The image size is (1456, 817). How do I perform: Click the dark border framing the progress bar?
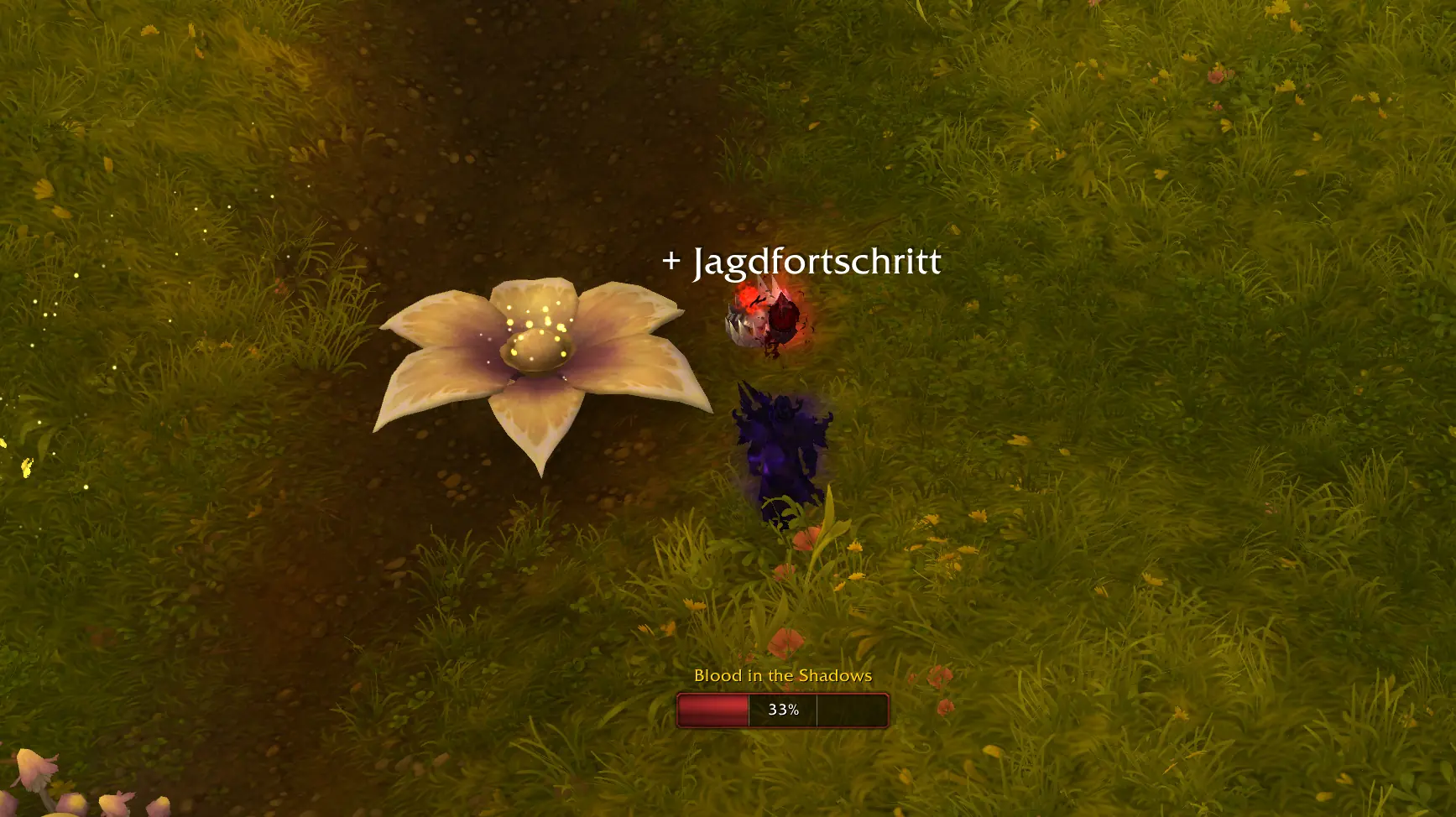pos(680,695)
